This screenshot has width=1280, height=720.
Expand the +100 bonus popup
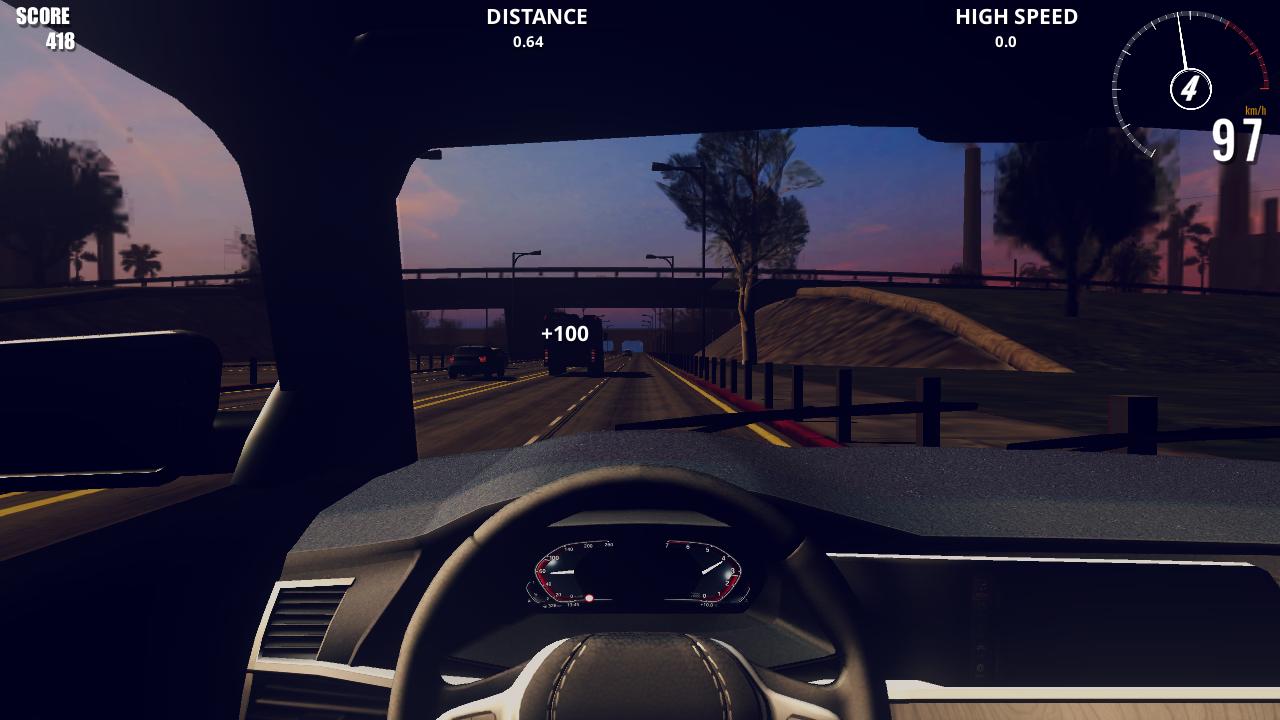(x=565, y=332)
